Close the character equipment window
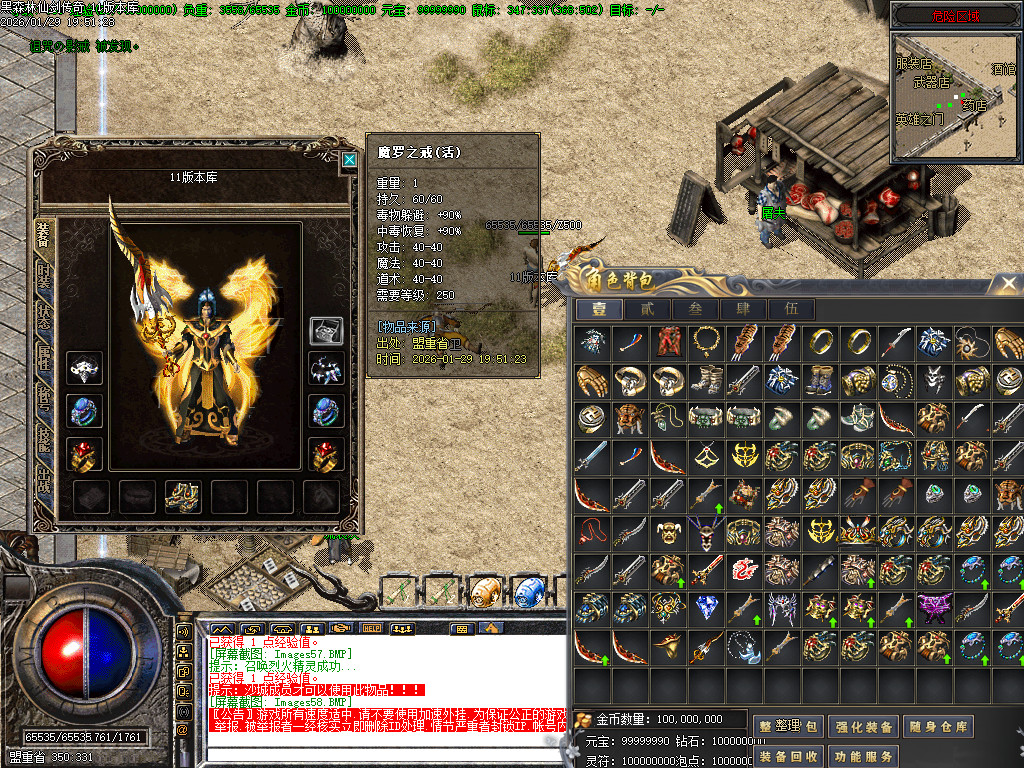 click(349, 159)
